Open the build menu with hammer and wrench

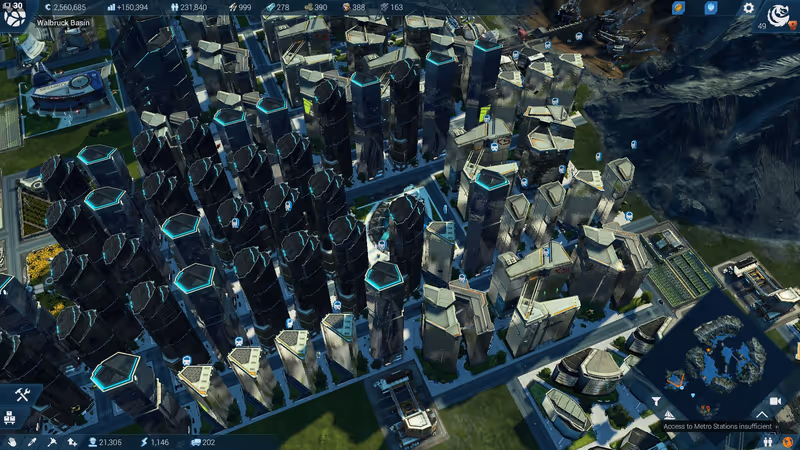22,396
